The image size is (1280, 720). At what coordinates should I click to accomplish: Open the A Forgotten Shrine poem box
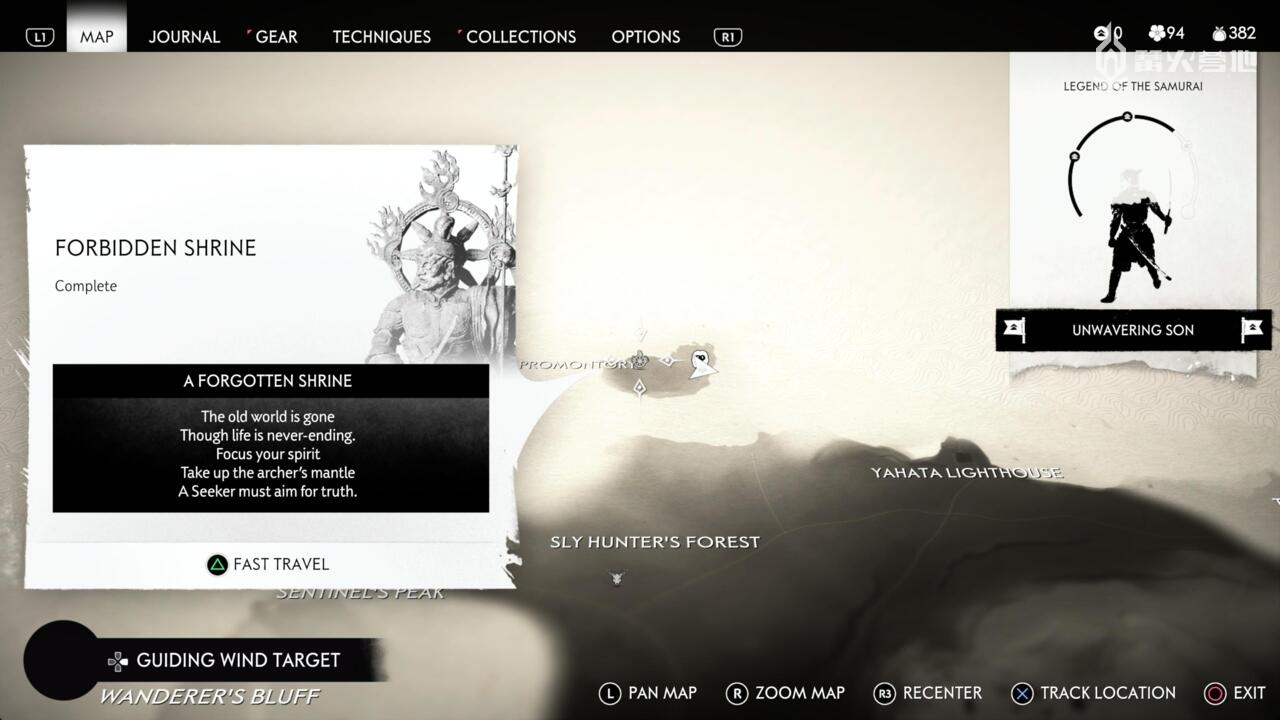(x=271, y=438)
